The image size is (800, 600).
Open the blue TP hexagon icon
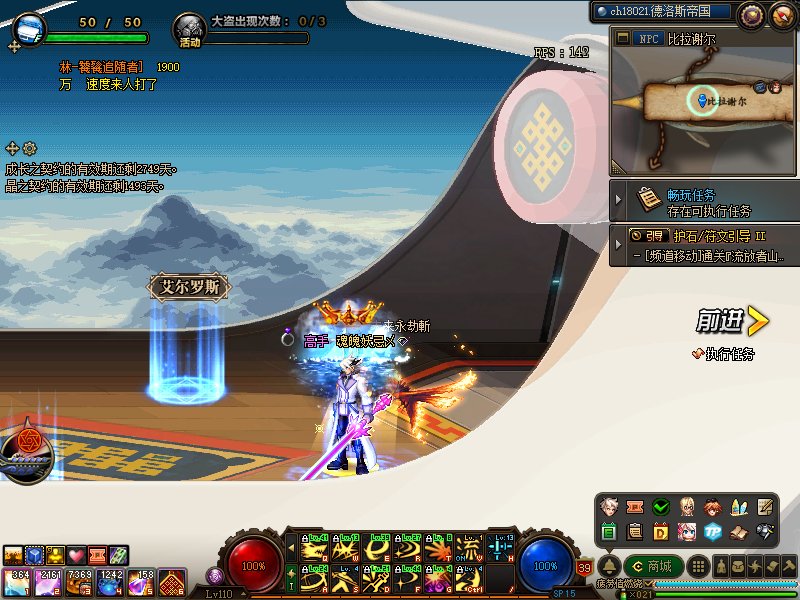(x=712, y=531)
